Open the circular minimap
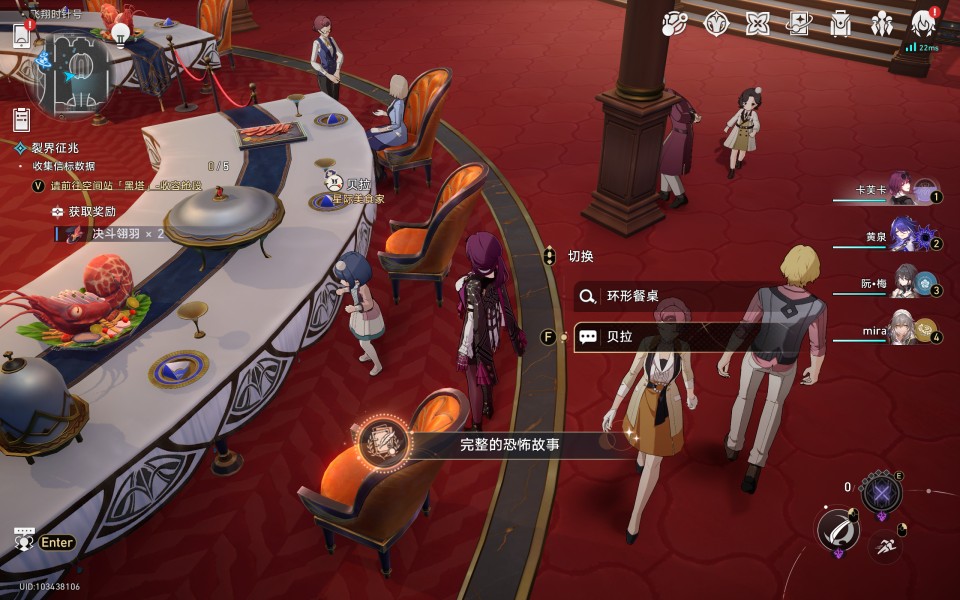The height and width of the screenshot is (600, 960). [x=72, y=70]
